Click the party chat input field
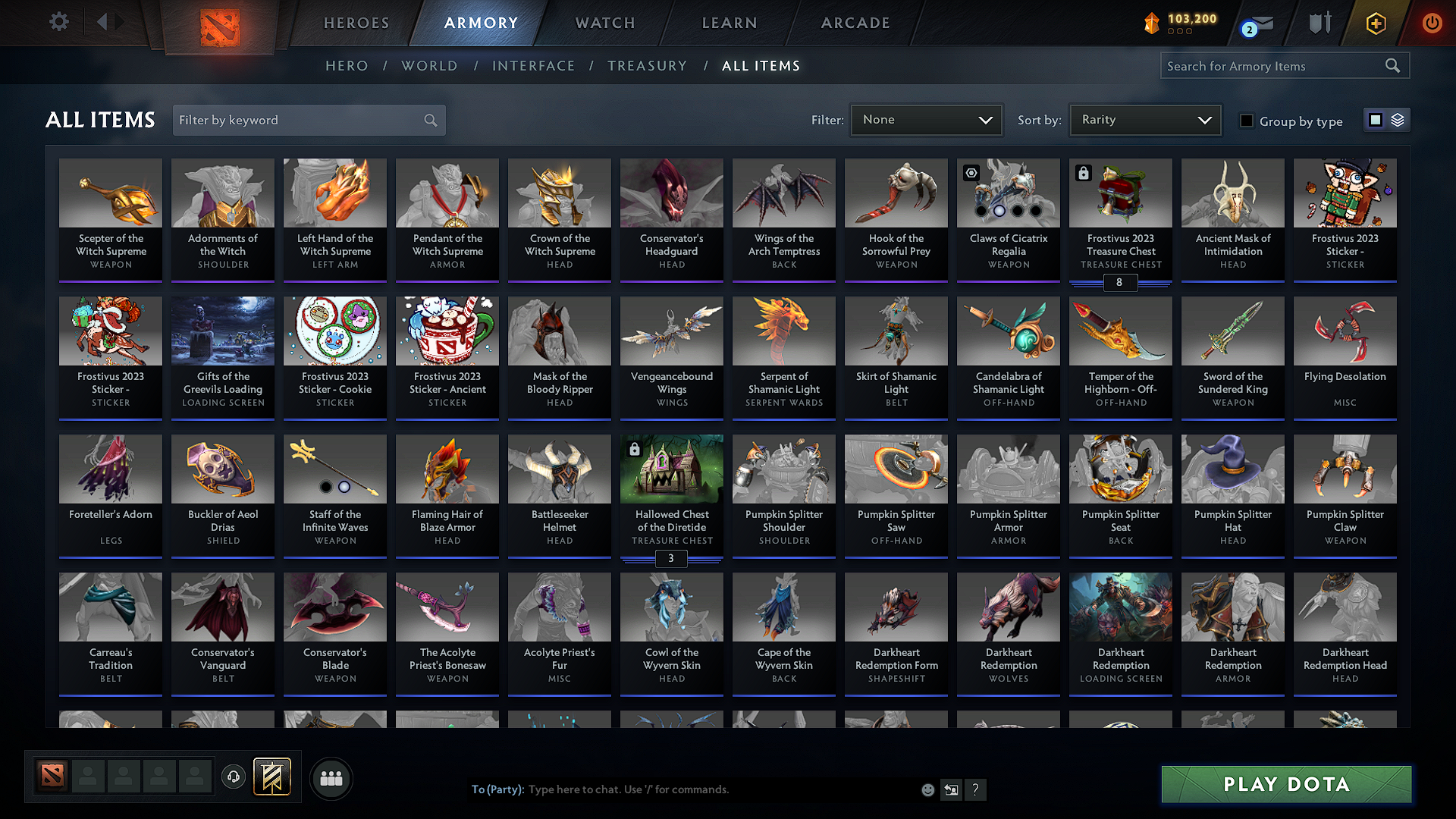 tap(682, 789)
